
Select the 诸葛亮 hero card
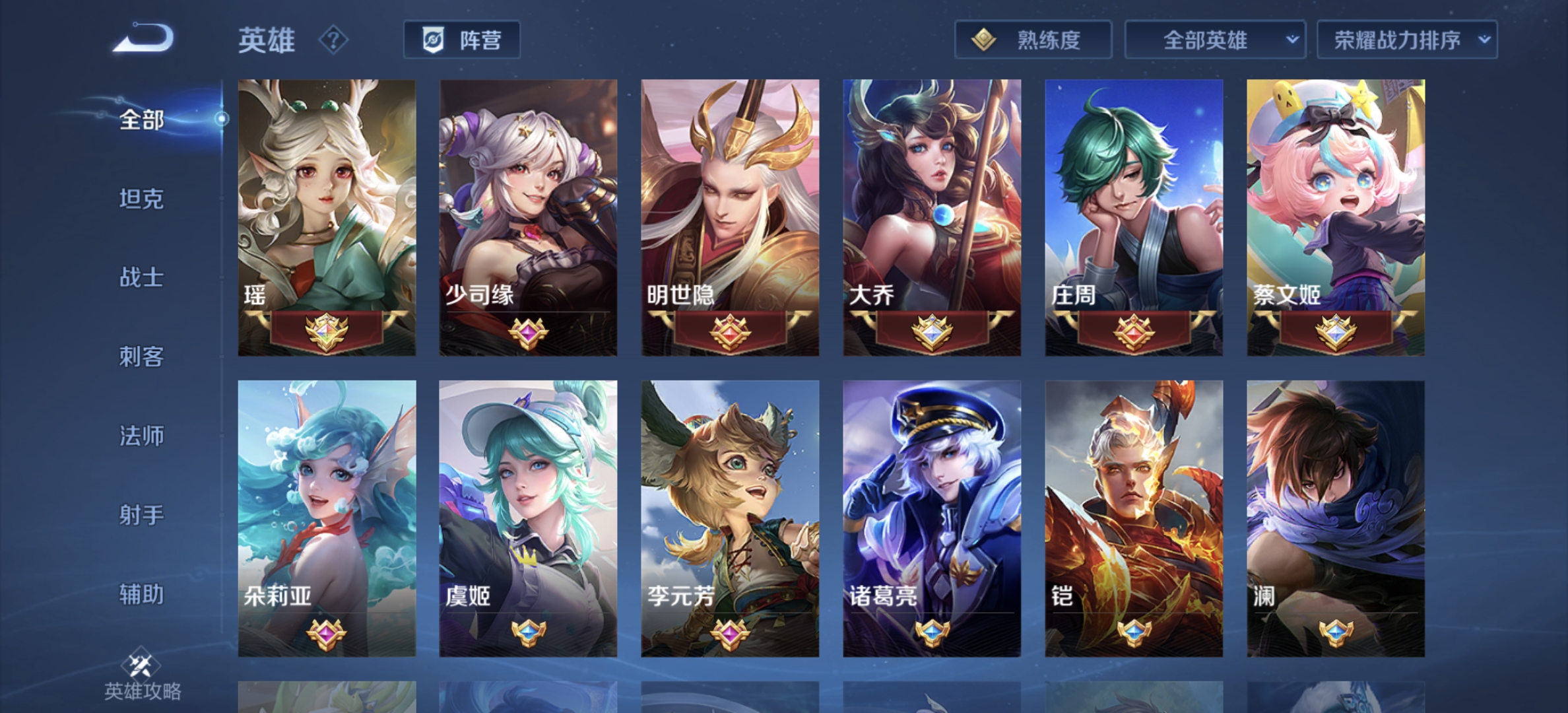pos(932,518)
